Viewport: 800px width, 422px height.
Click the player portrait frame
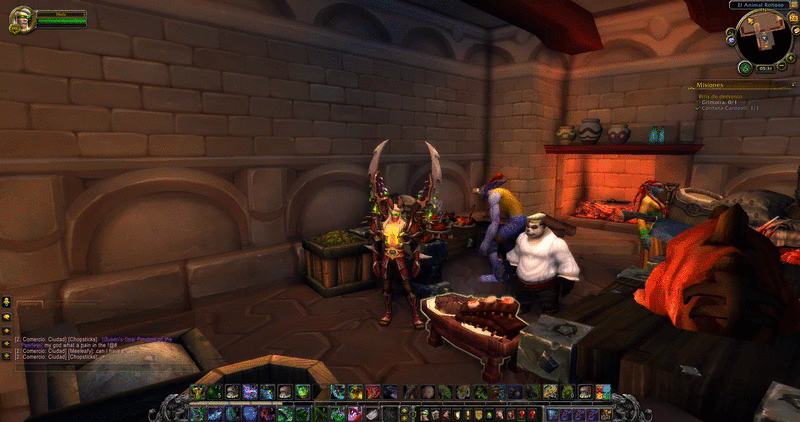click(22, 18)
